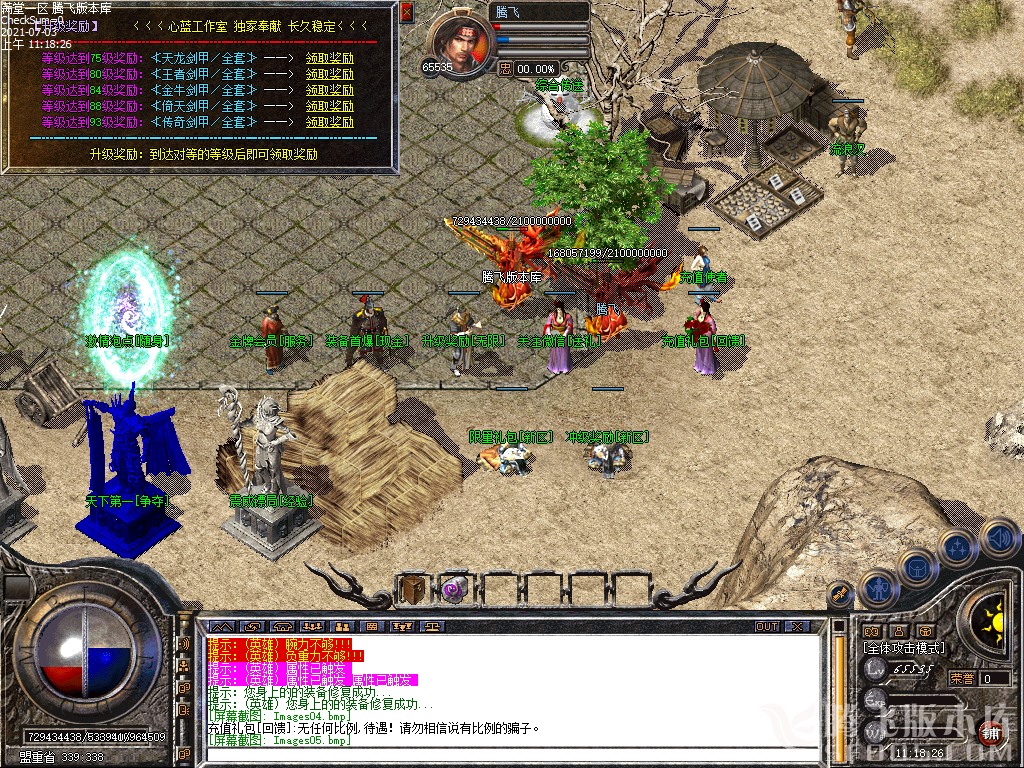1024x768 pixels.
Task: Click the X button beside OUT
Action: (797, 626)
